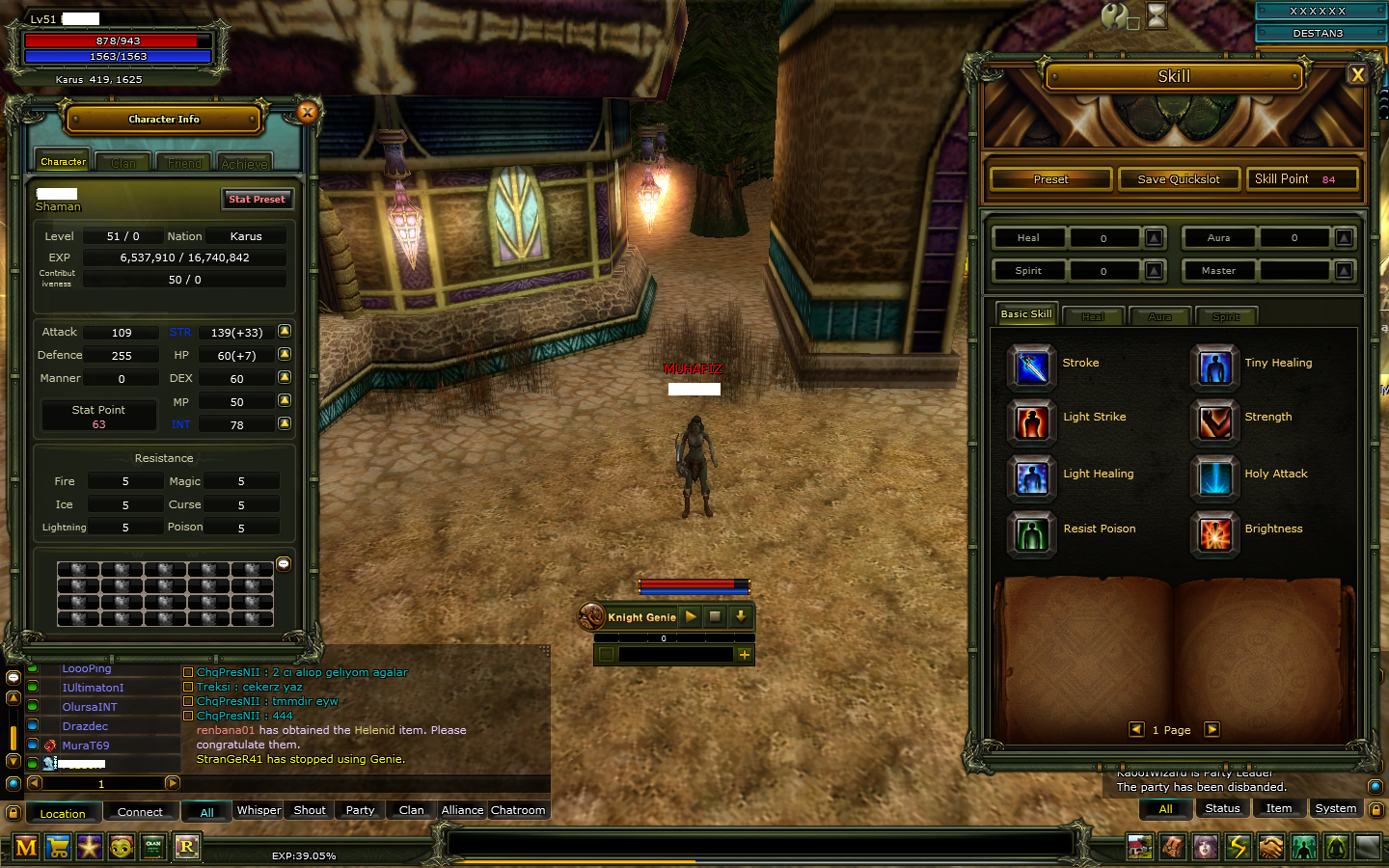1389x868 pixels.
Task: Start the Knight Genie with play button
Action: tap(691, 616)
